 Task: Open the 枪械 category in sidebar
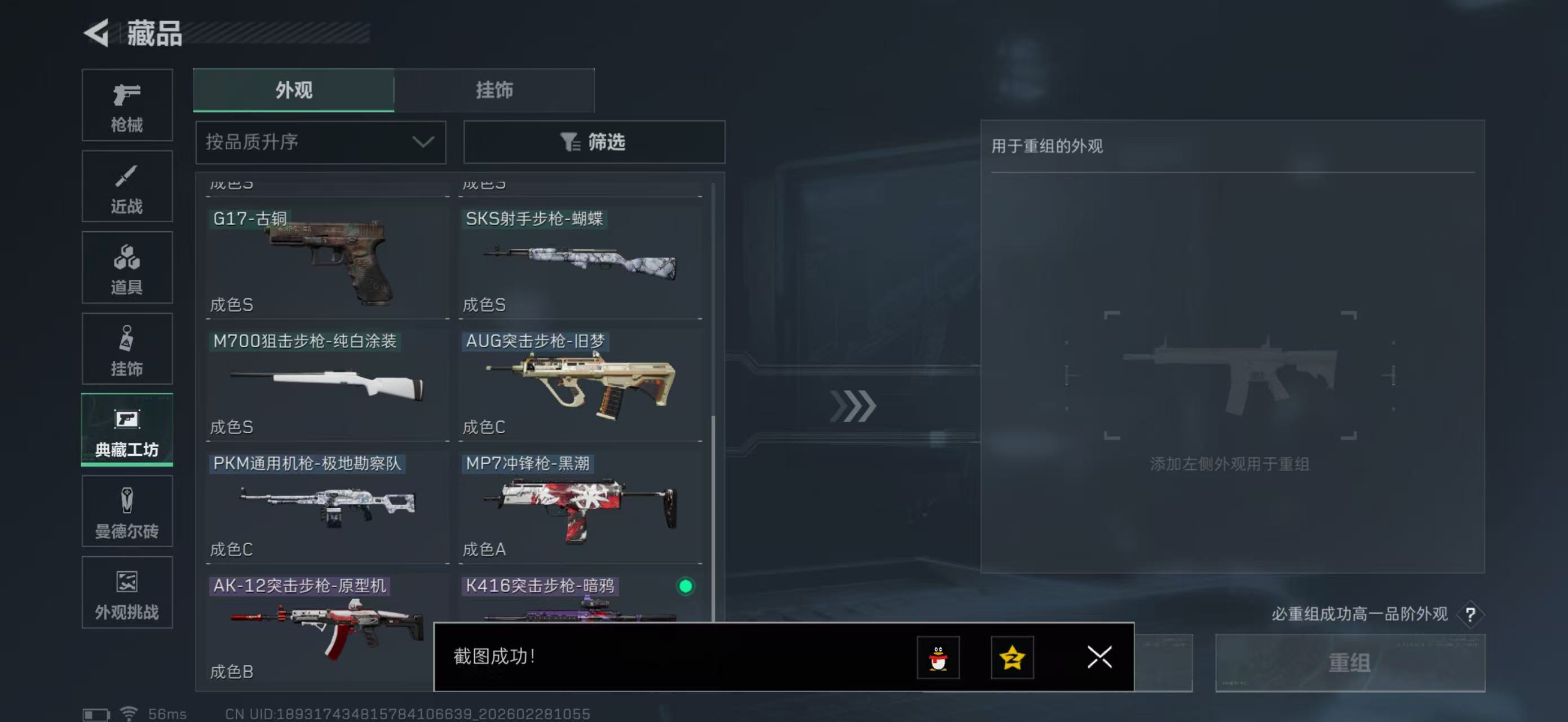[127, 105]
